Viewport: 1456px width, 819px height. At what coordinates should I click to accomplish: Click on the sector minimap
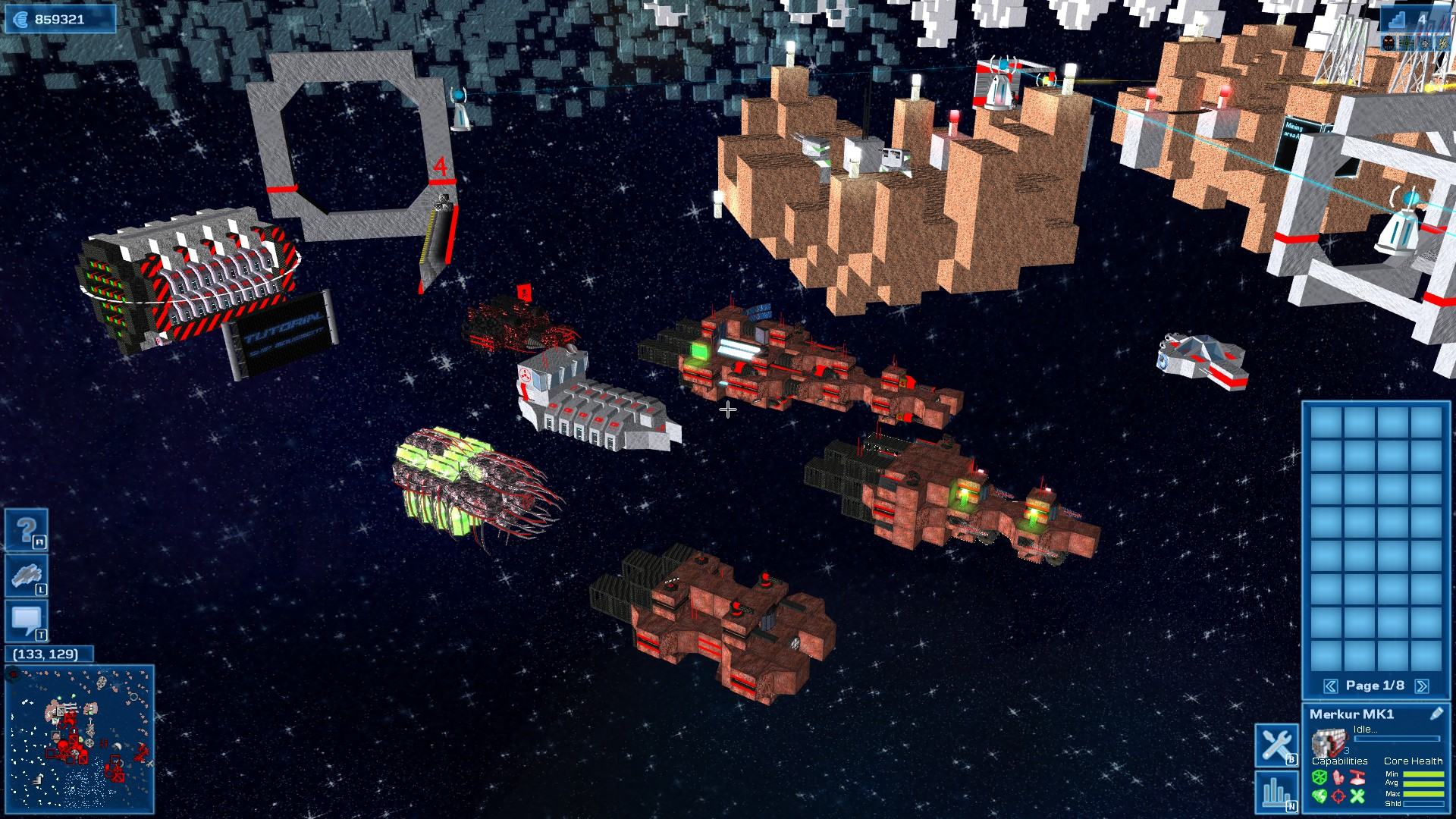tap(80, 738)
